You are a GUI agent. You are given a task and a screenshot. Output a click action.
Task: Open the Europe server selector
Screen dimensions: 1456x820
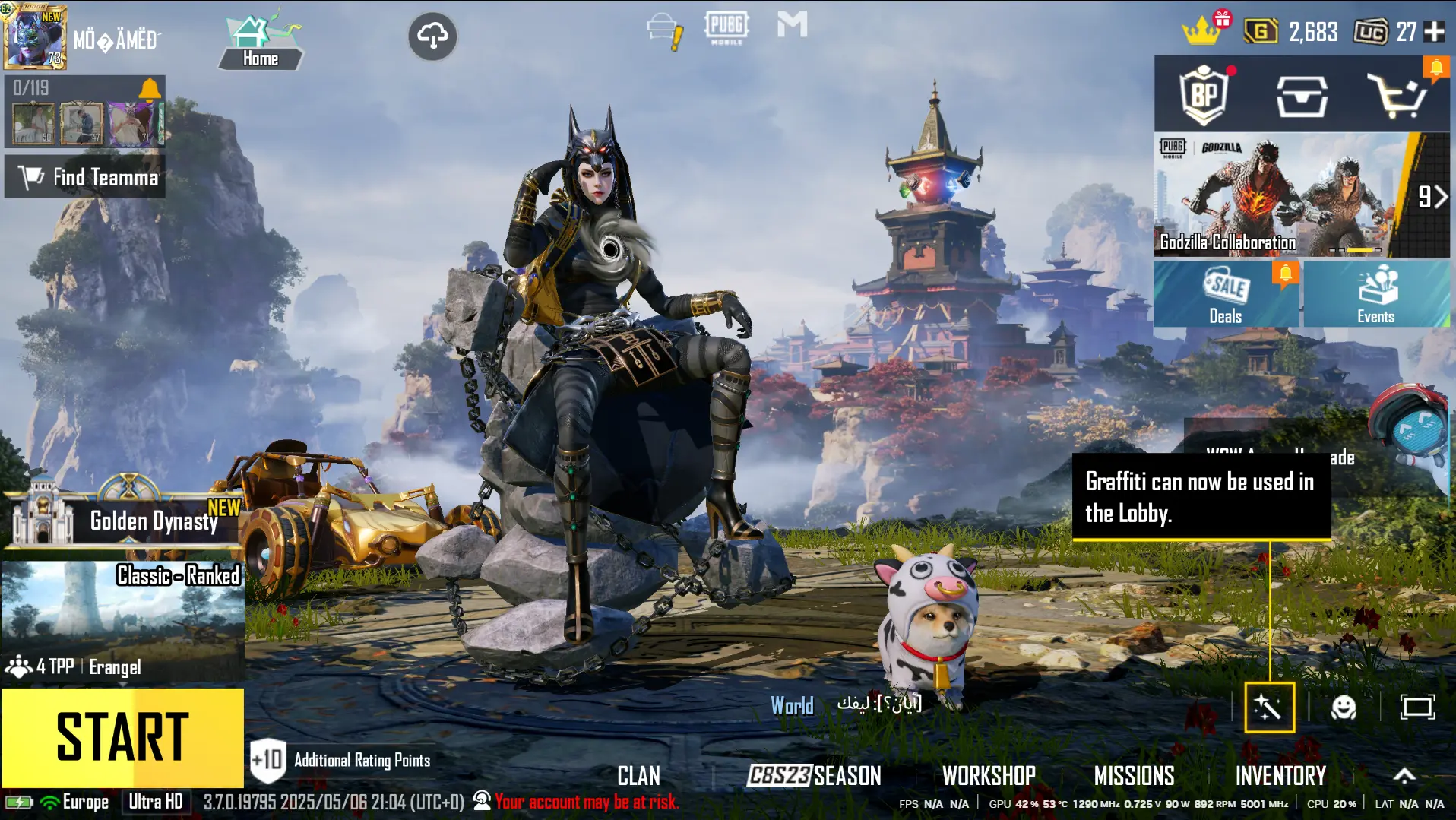point(86,802)
